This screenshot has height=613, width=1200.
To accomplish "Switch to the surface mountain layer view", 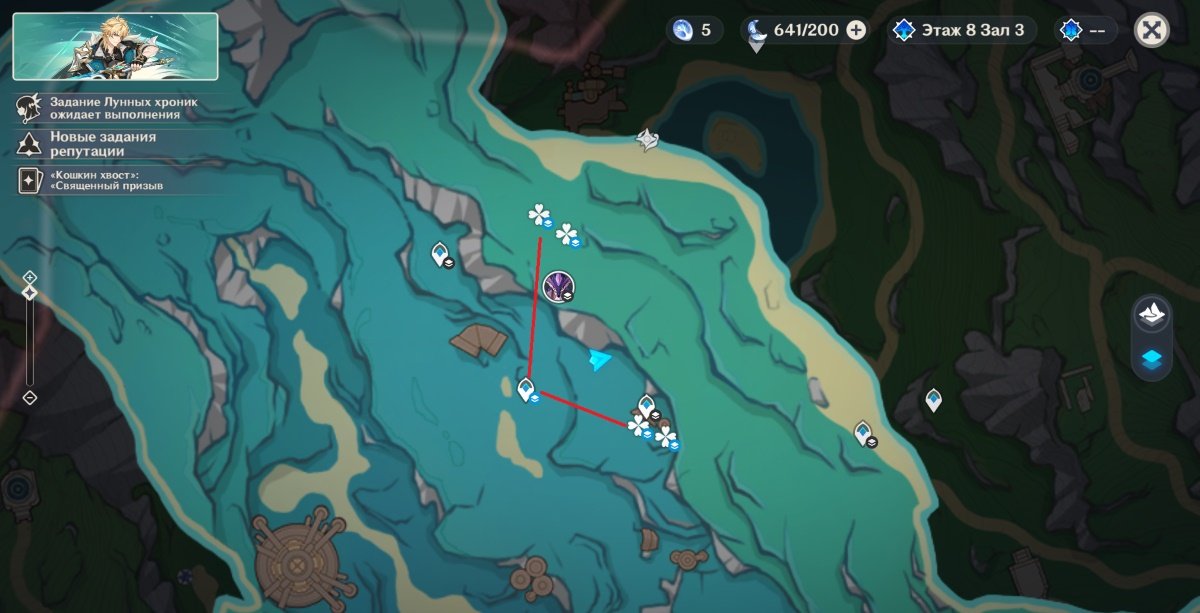I will click(x=1152, y=312).
